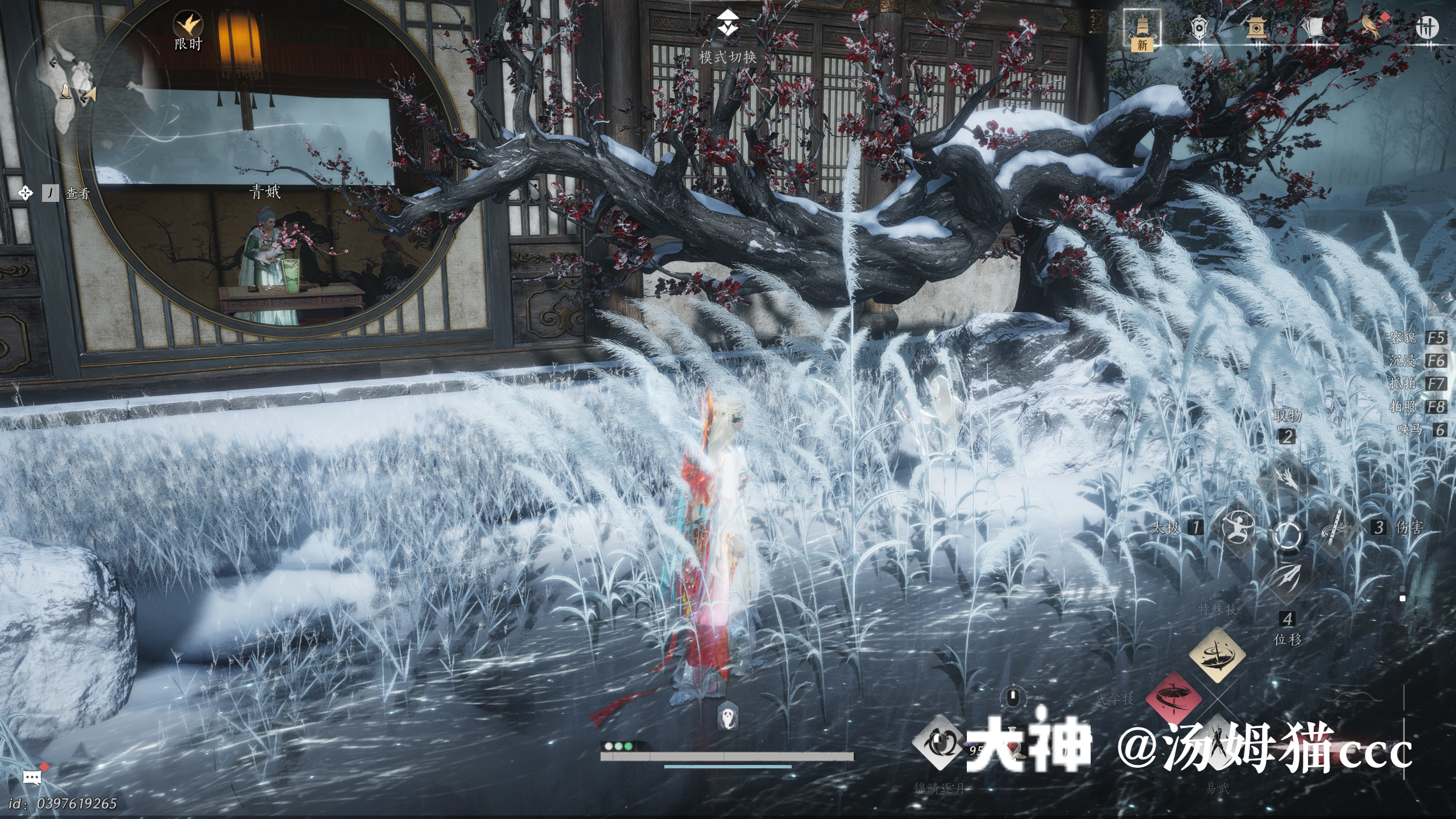Use the red umbrella 武学技 martial skill
The height and width of the screenshot is (819, 1456).
coord(1173,699)
